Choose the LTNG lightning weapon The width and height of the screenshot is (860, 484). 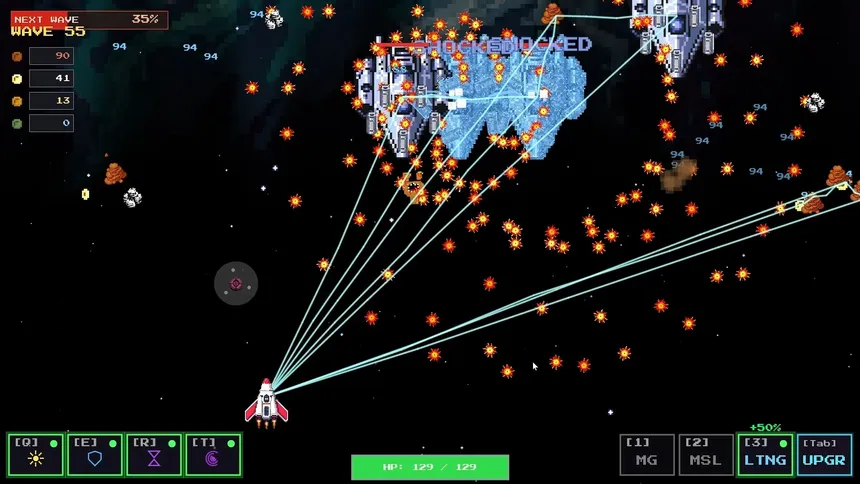(x=765, y=455)
